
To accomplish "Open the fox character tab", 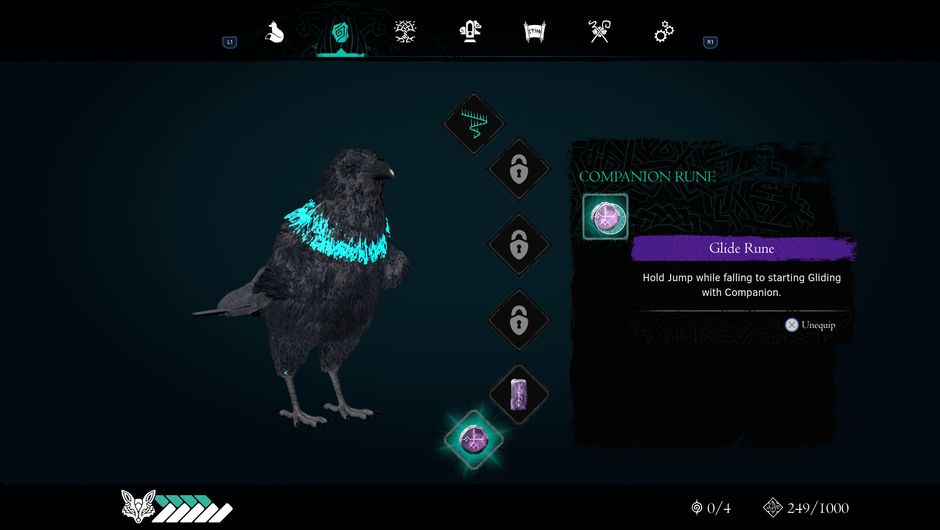I will pos(275,33).
